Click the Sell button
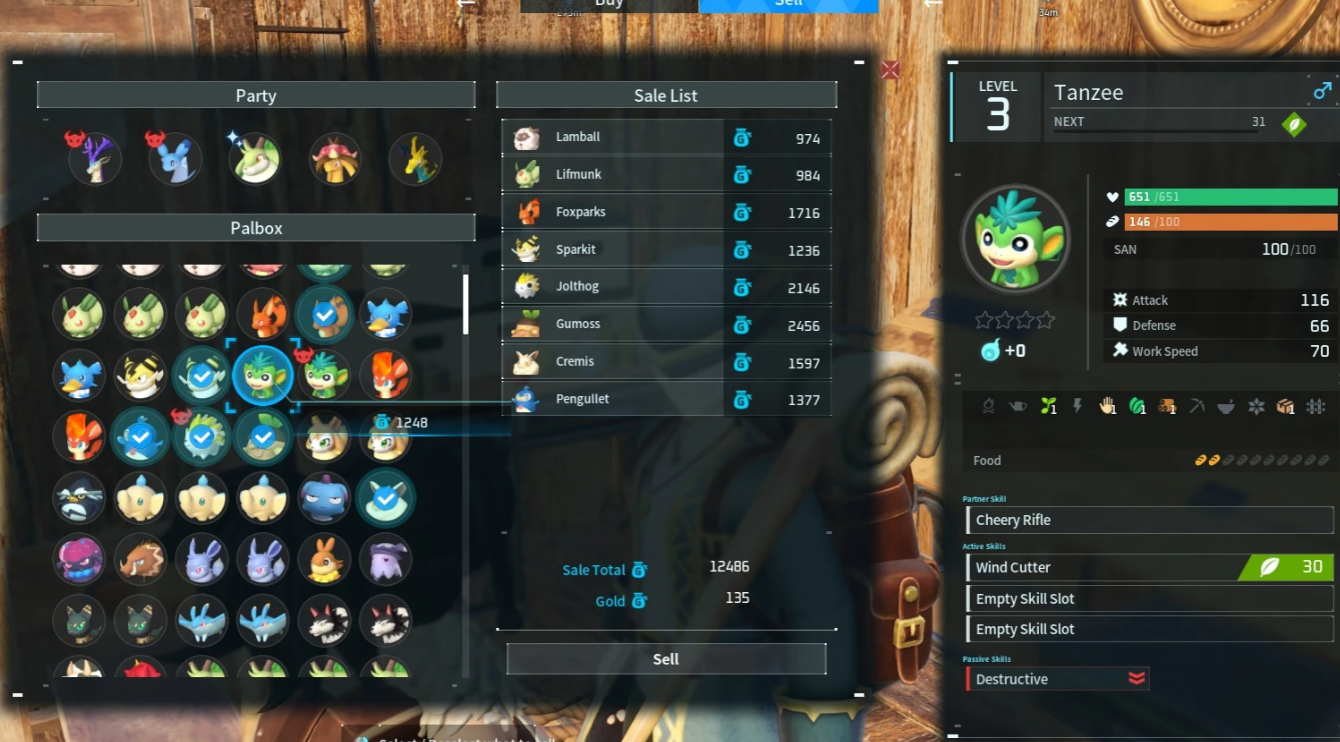The height and width of the screenshot is (742, 1340). [666, 659]
